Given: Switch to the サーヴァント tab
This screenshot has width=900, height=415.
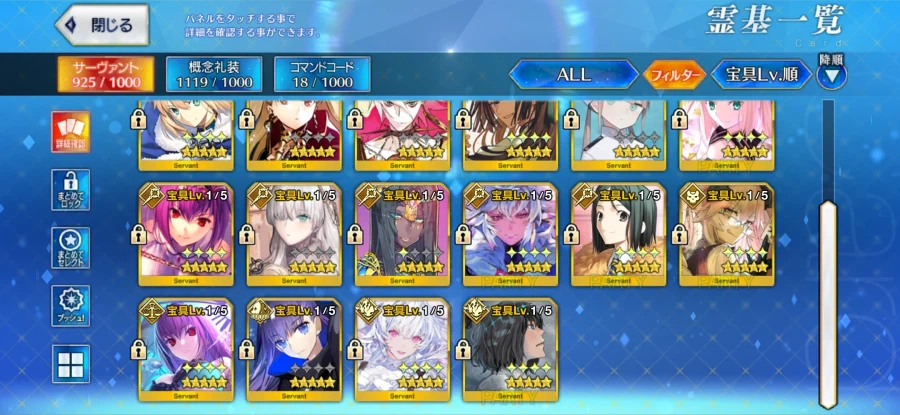Looking at the screenshot, I should click(98, 73).
